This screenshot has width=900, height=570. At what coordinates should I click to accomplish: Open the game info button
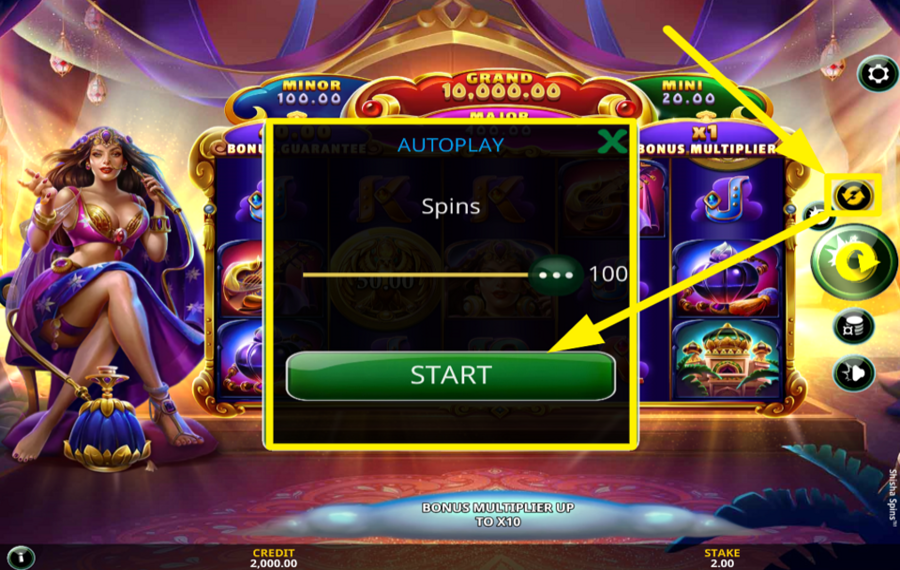pyautogui.click(x=20, y=556)
